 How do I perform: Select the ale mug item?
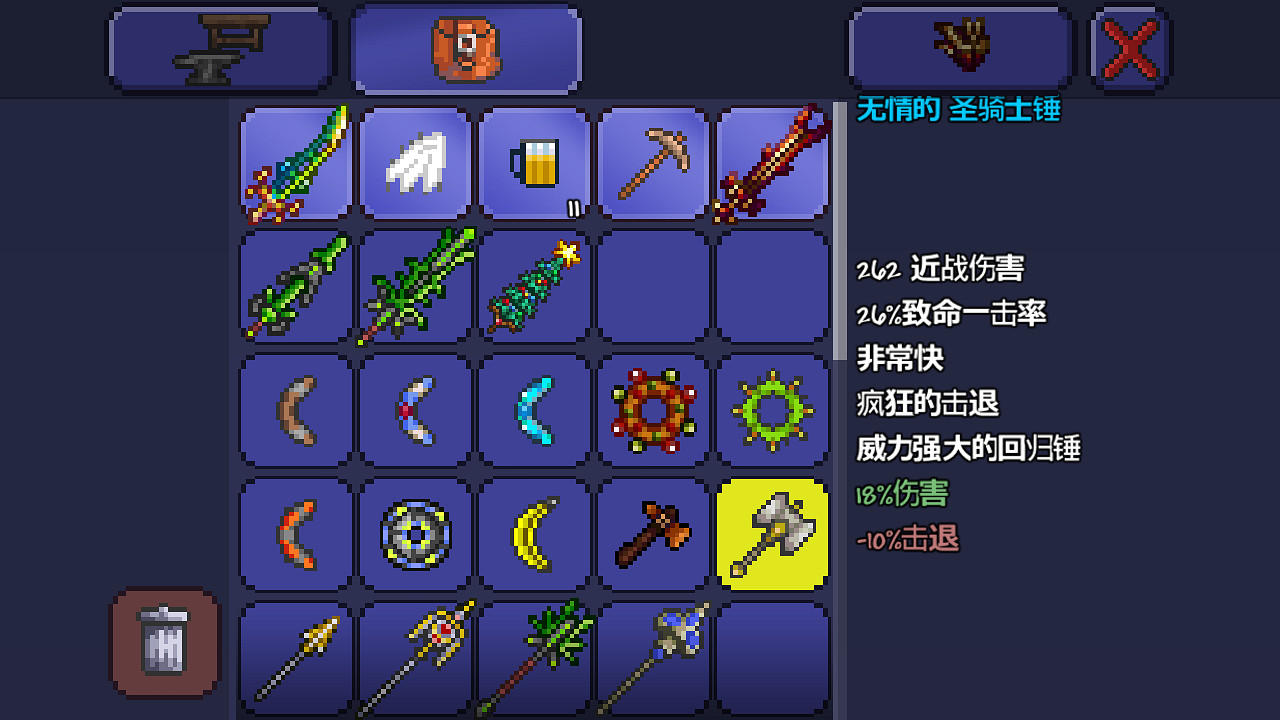[x=534, y=164]
